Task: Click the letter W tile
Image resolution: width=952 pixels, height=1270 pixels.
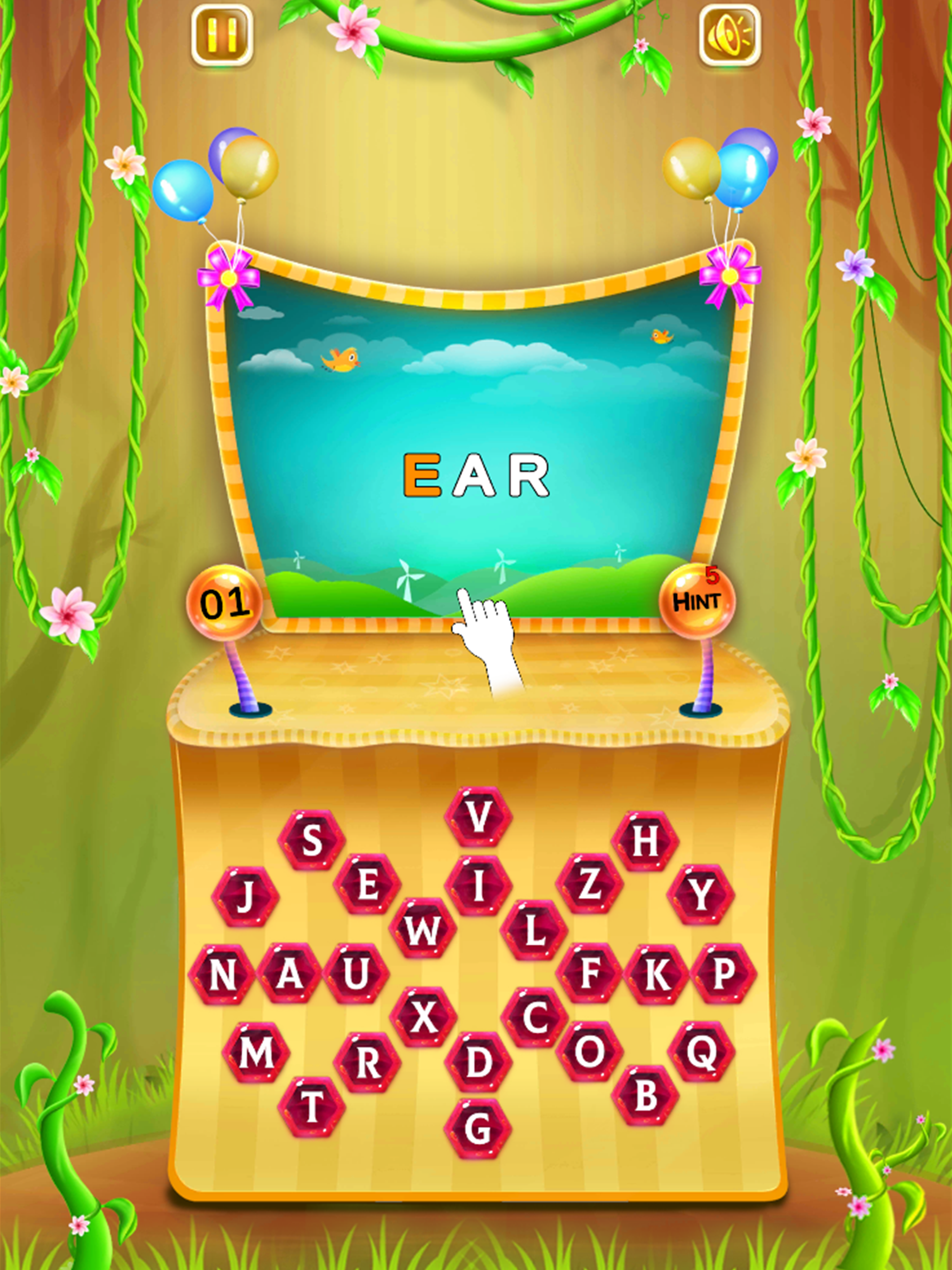Action: point(423,929)
